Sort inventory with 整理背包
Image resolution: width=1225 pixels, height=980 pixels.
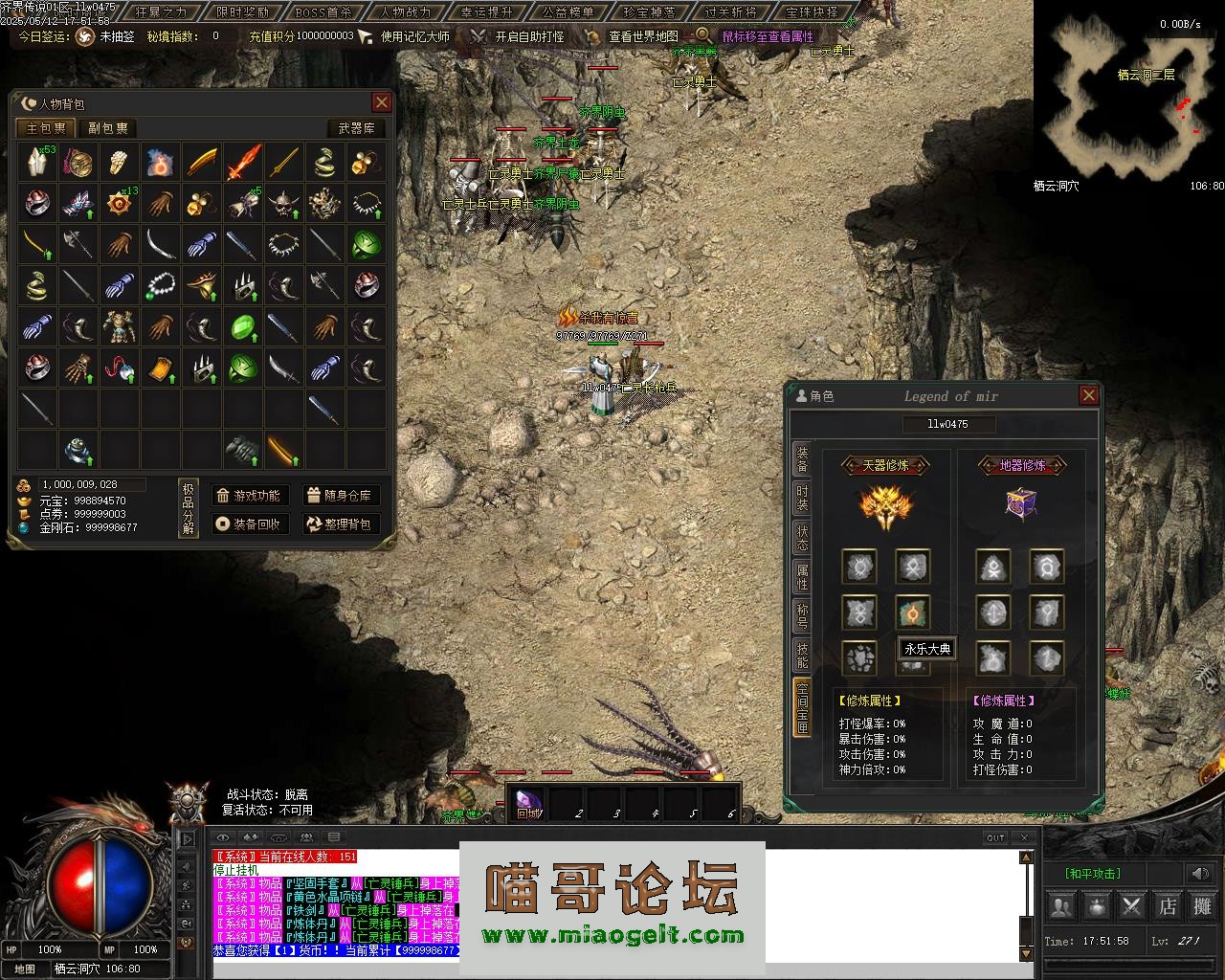click(x=340, y=524)
